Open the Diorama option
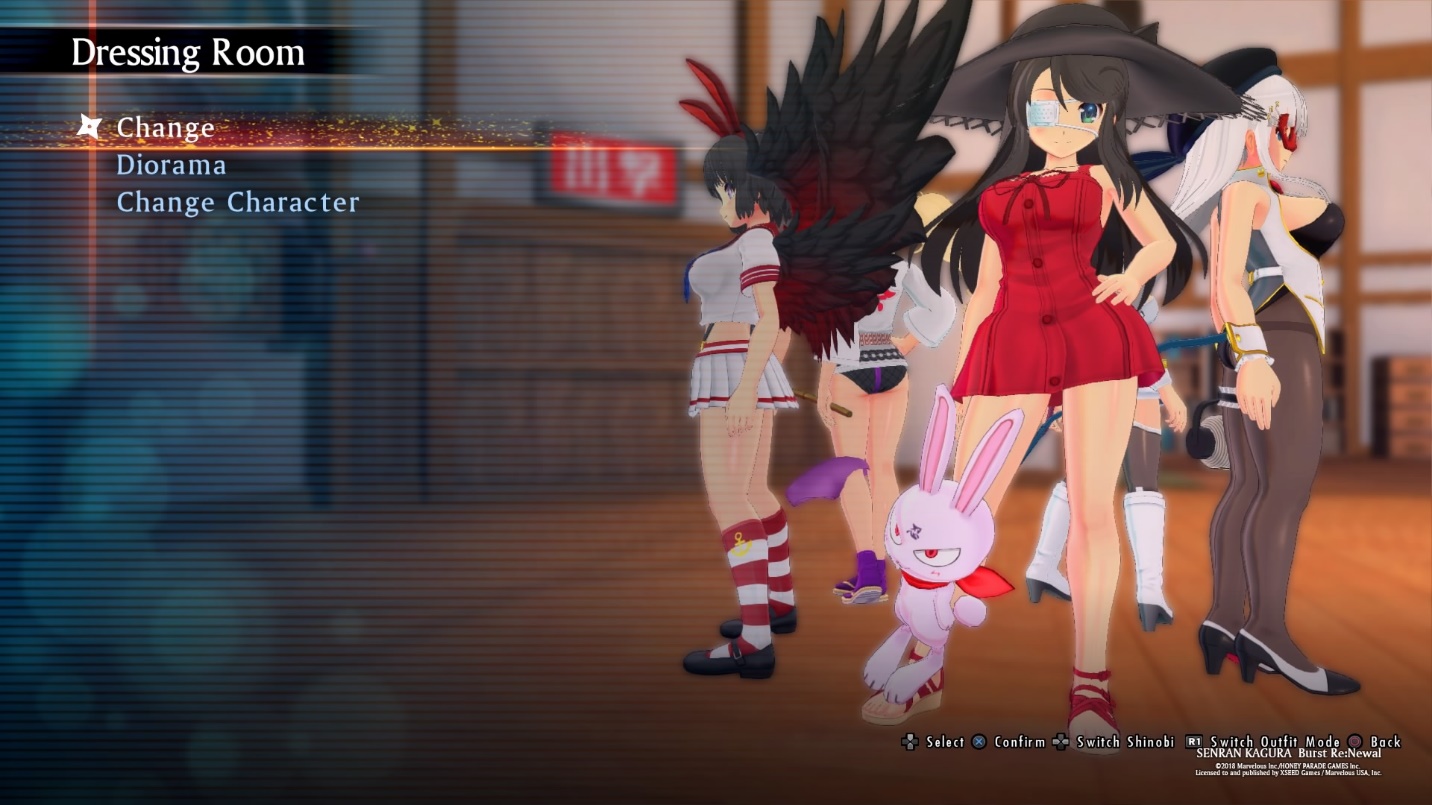The height and width of the screenshot is (805, 1432). pyautogui.click(x=171, y=165)
